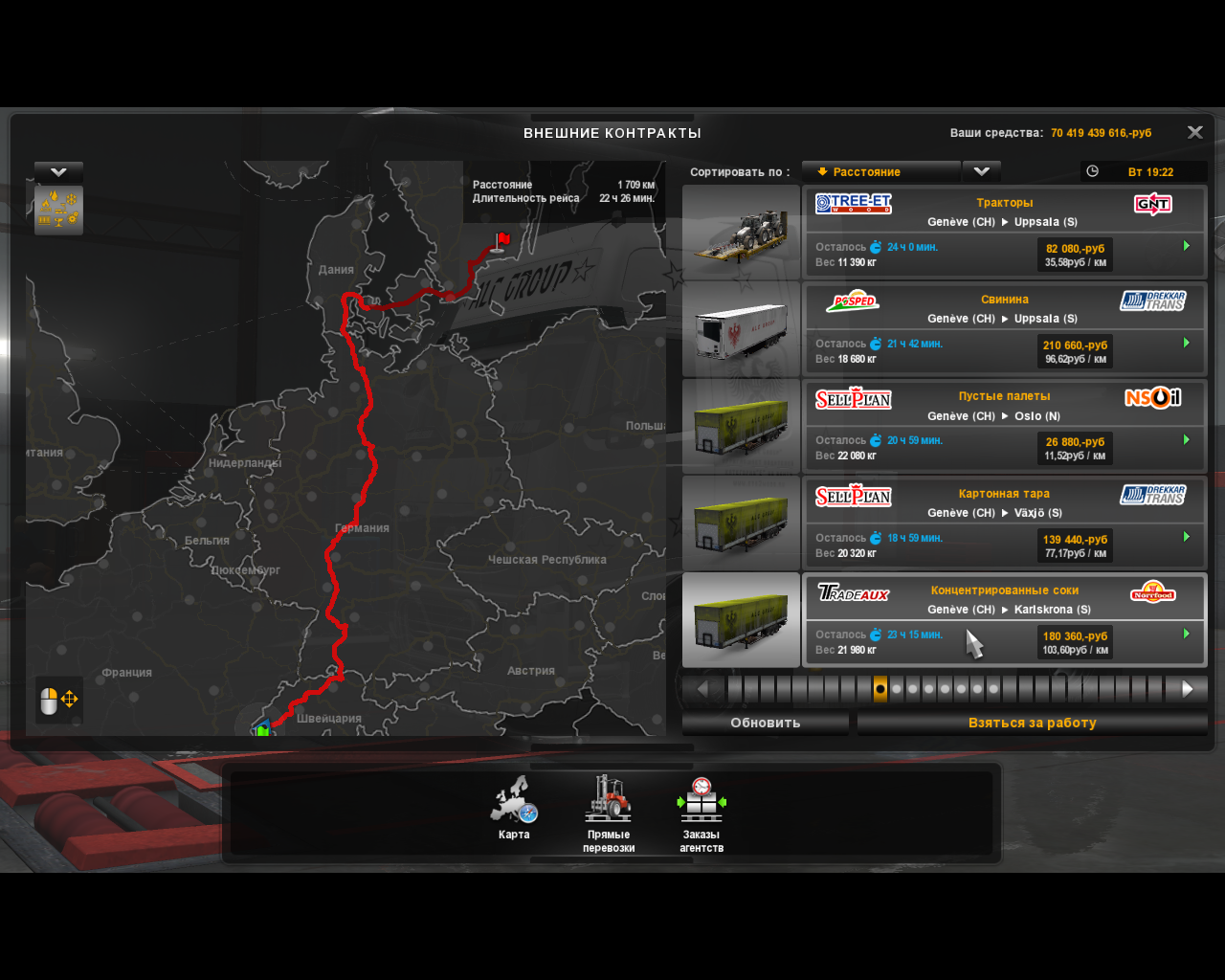The height and width of the screenshot is (980, 1225).
Task: Toggle the map legend filter icons
Action: click(58, 210)
